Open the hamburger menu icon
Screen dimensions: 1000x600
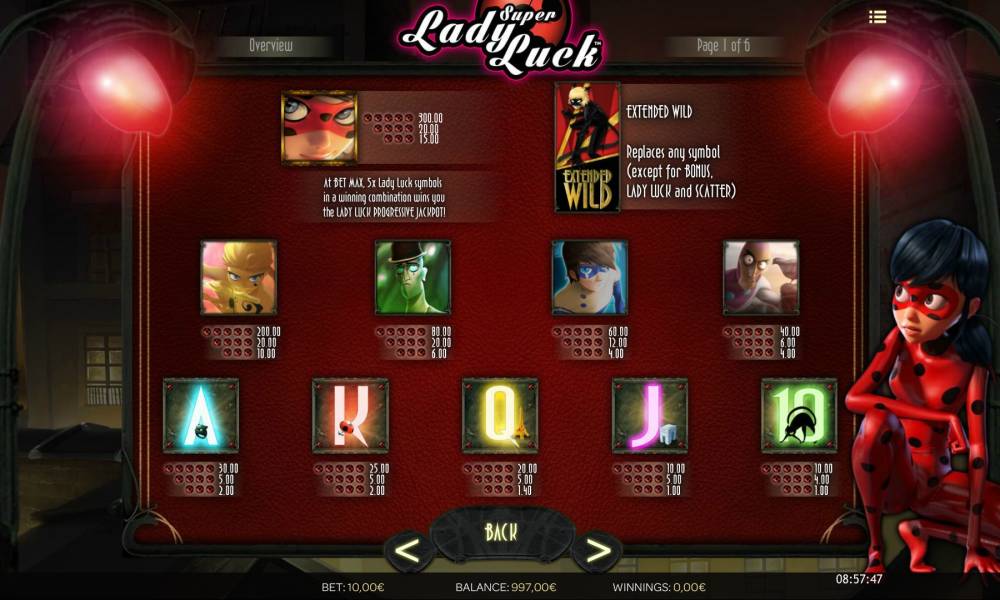click(x=878, y=17)
